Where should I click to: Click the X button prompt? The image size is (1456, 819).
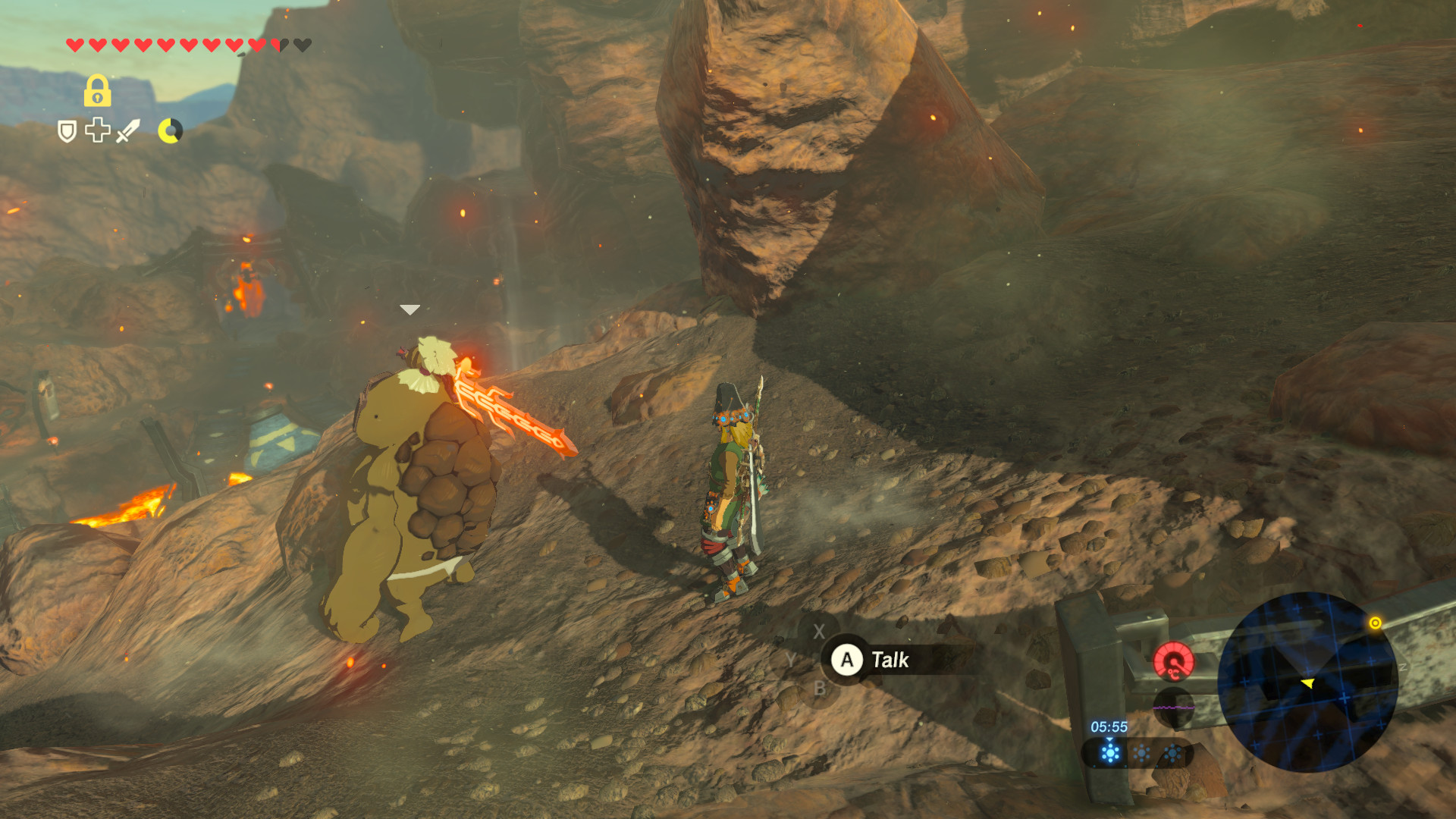[x=819, y=631]
